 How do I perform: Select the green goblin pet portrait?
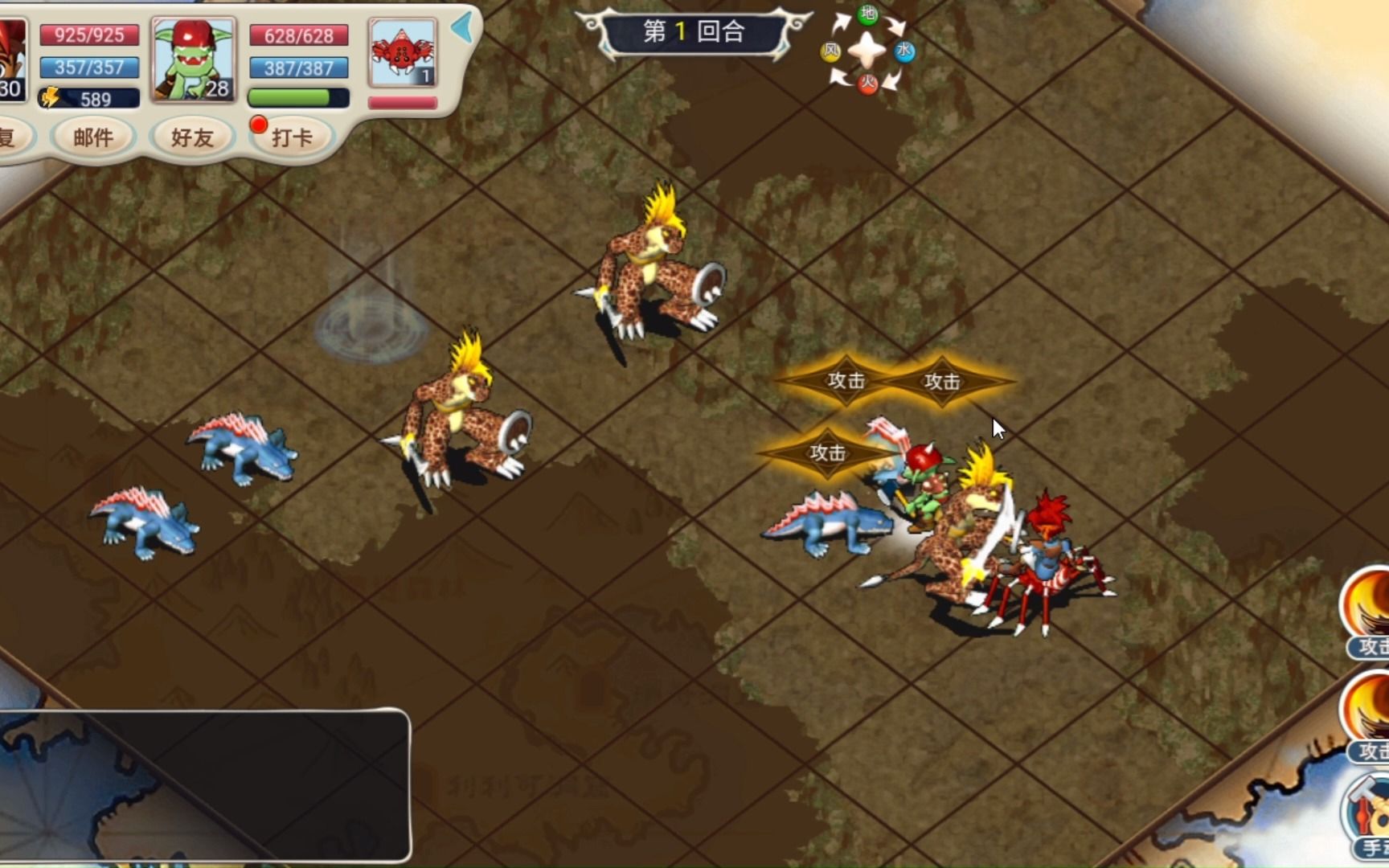click(194, 59)
